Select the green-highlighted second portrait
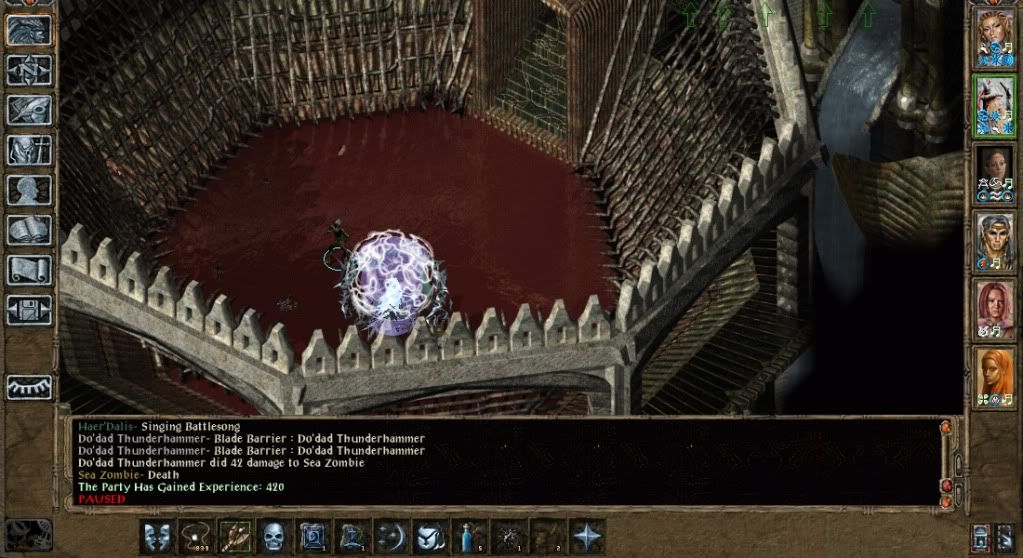1023x558 pixels. [x=994, y=106]
